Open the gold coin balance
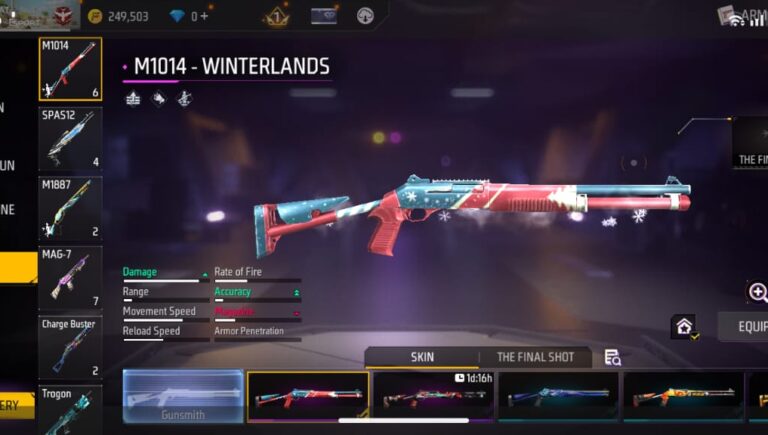This screenshot has width=768, height=435. pyautogui.click(x=119, y=16)
